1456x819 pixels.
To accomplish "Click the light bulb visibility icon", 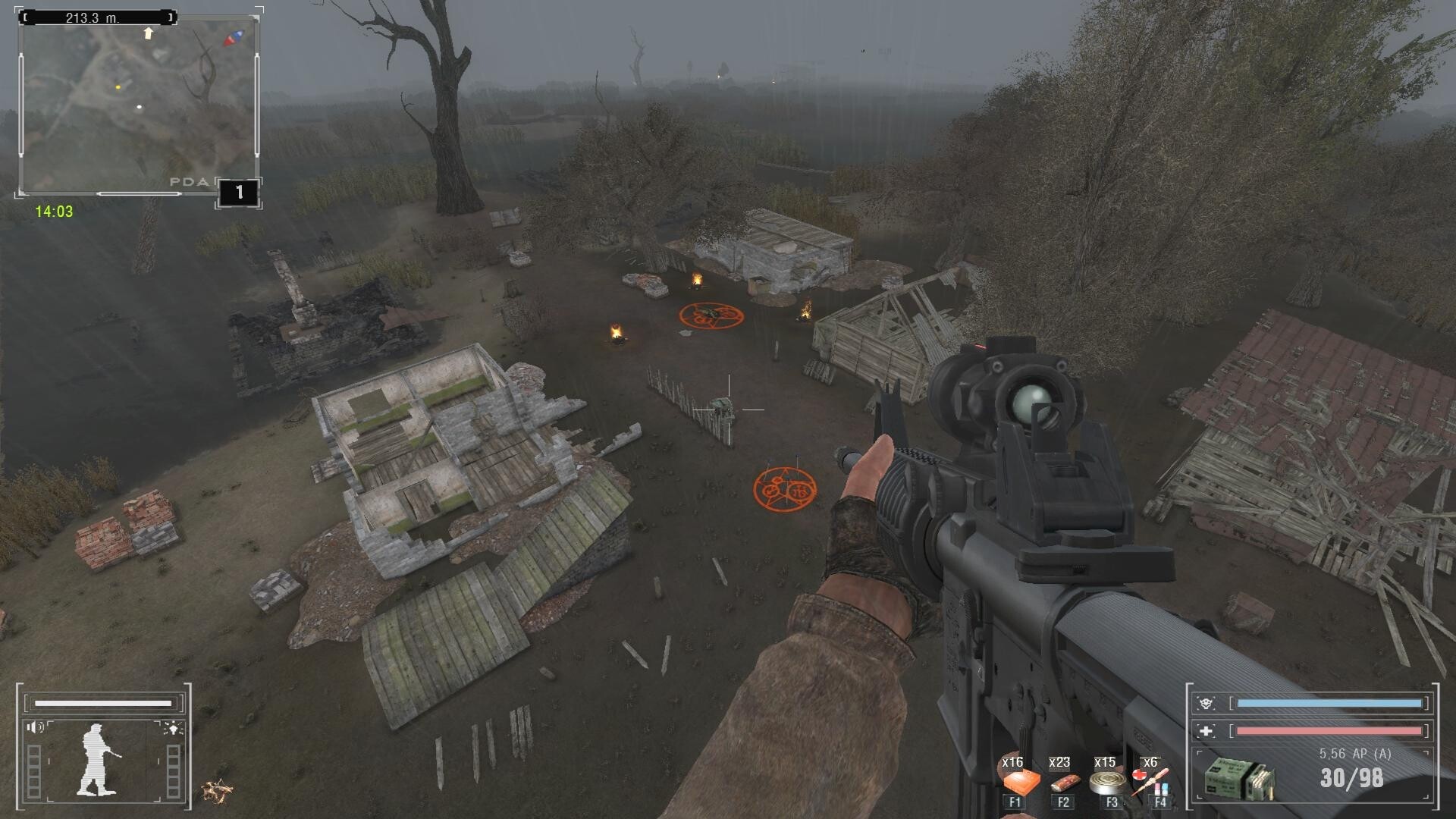I will [173, 728].
